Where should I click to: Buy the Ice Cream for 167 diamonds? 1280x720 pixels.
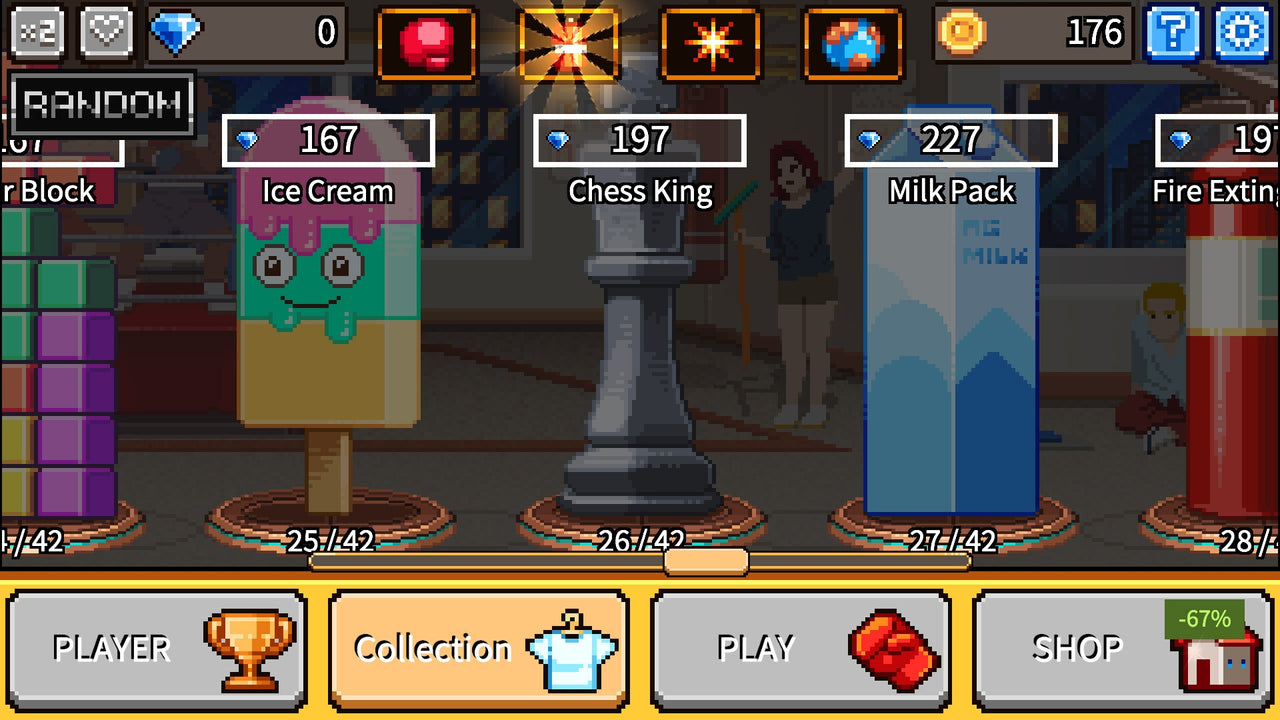(x=328, y=141)
